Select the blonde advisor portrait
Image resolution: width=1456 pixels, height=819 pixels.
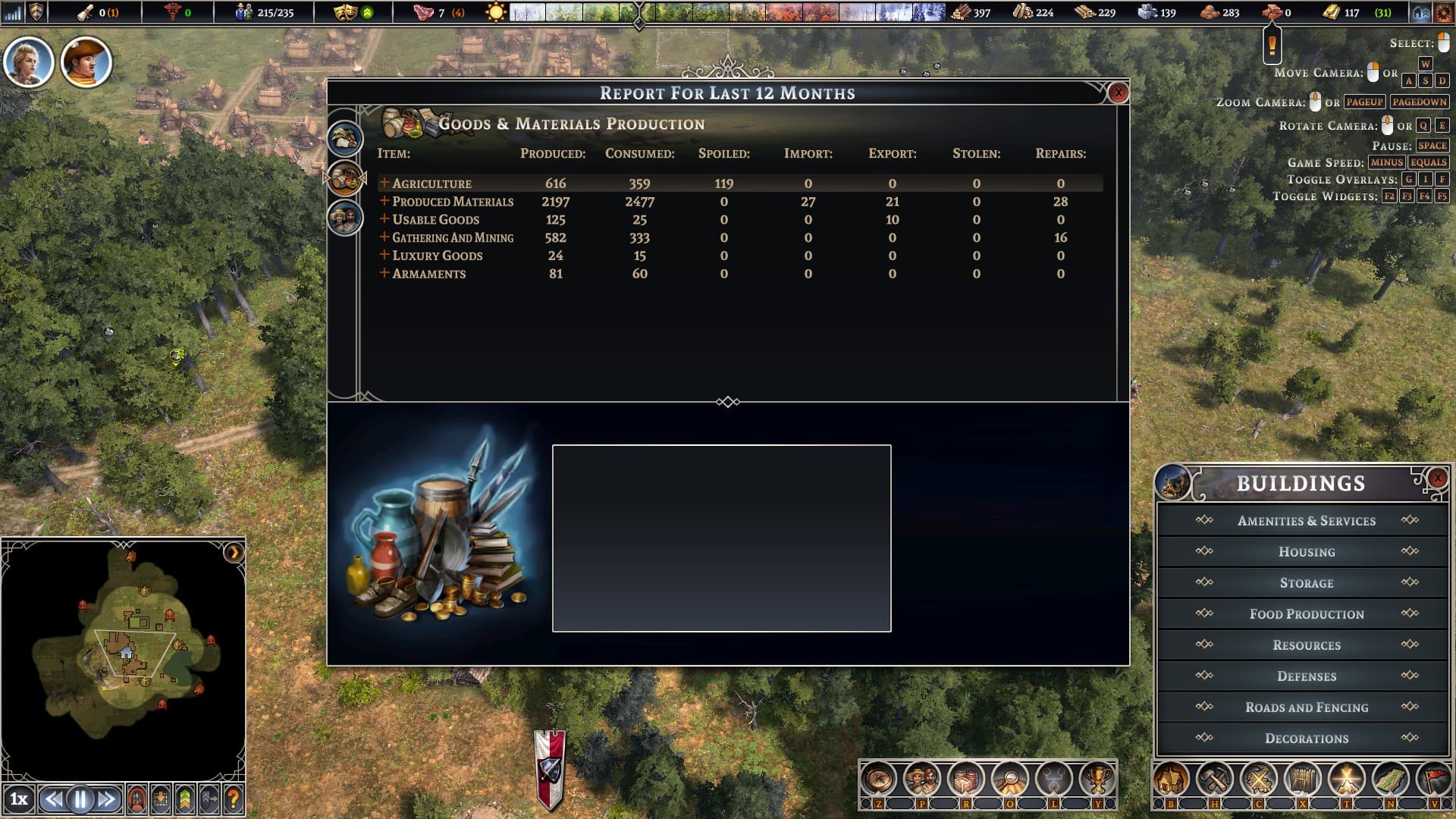pos(29,62)
